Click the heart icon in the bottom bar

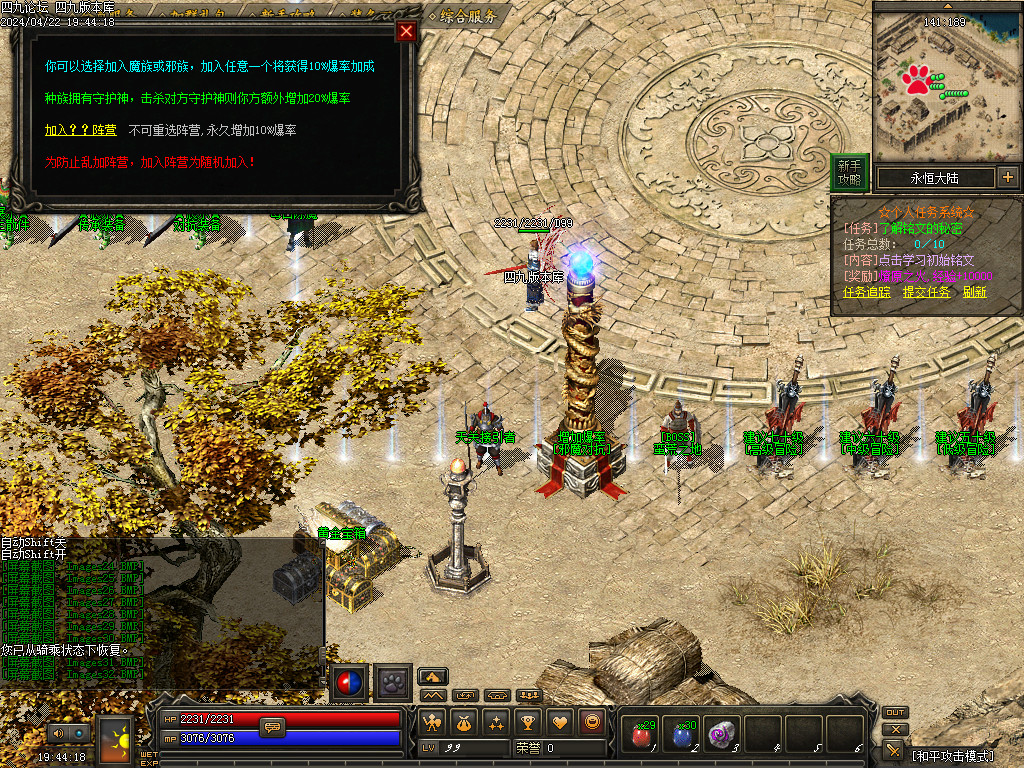click(x=560, y=721)
